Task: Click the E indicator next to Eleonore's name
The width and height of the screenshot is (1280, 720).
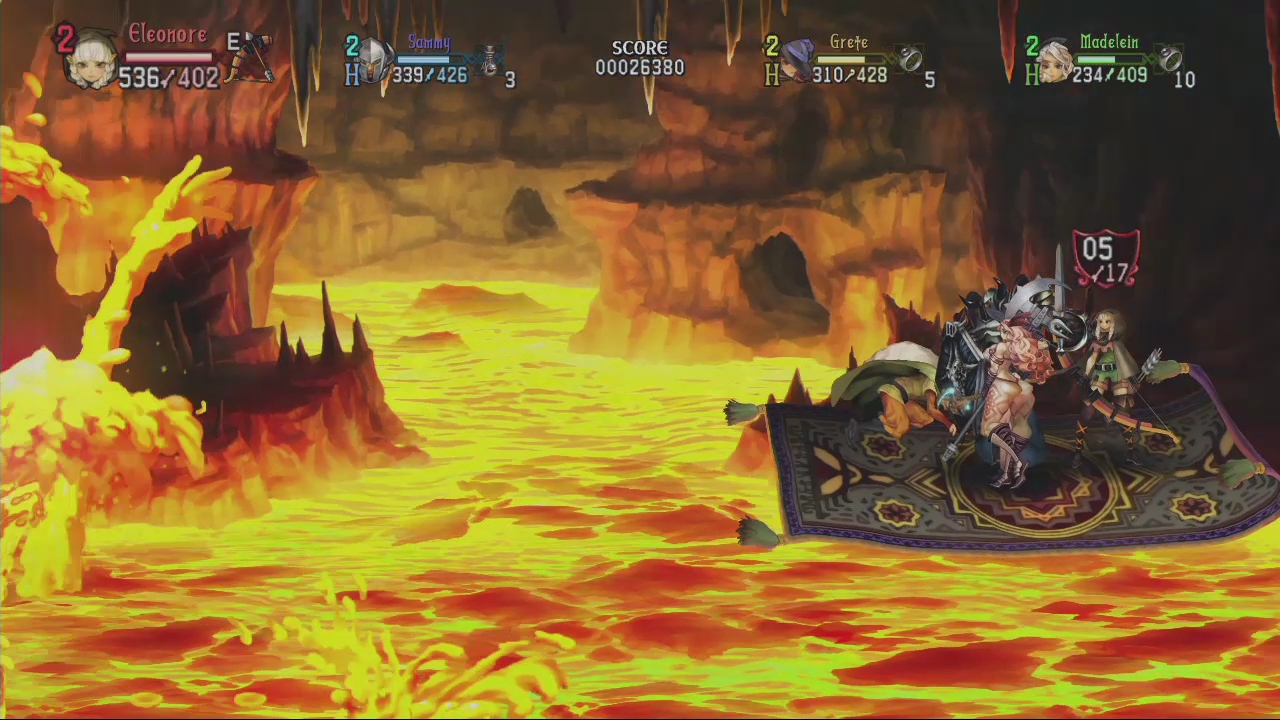Action: point(232,42)
